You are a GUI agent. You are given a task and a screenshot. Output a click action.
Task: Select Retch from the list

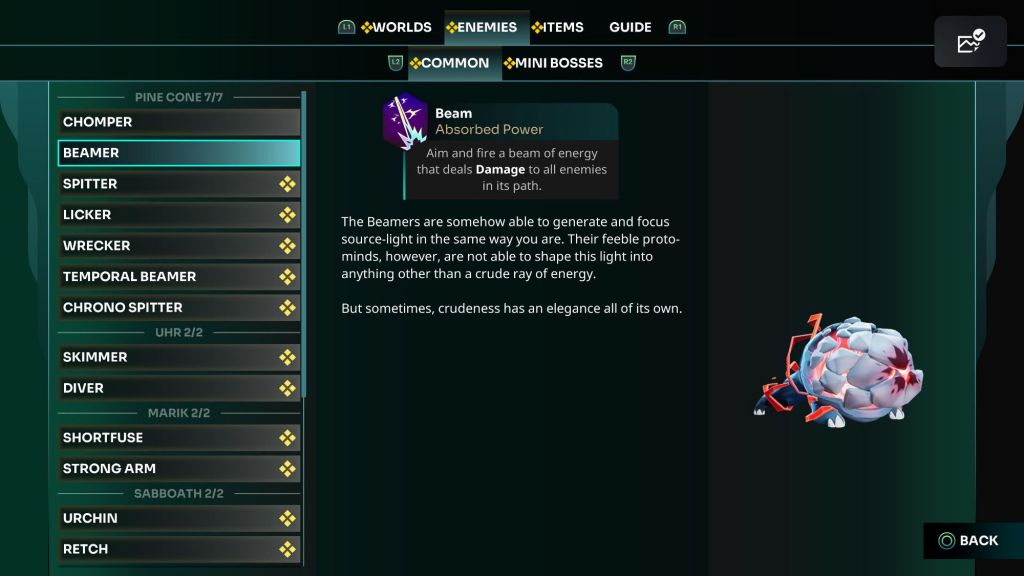(x=179, y=549)
